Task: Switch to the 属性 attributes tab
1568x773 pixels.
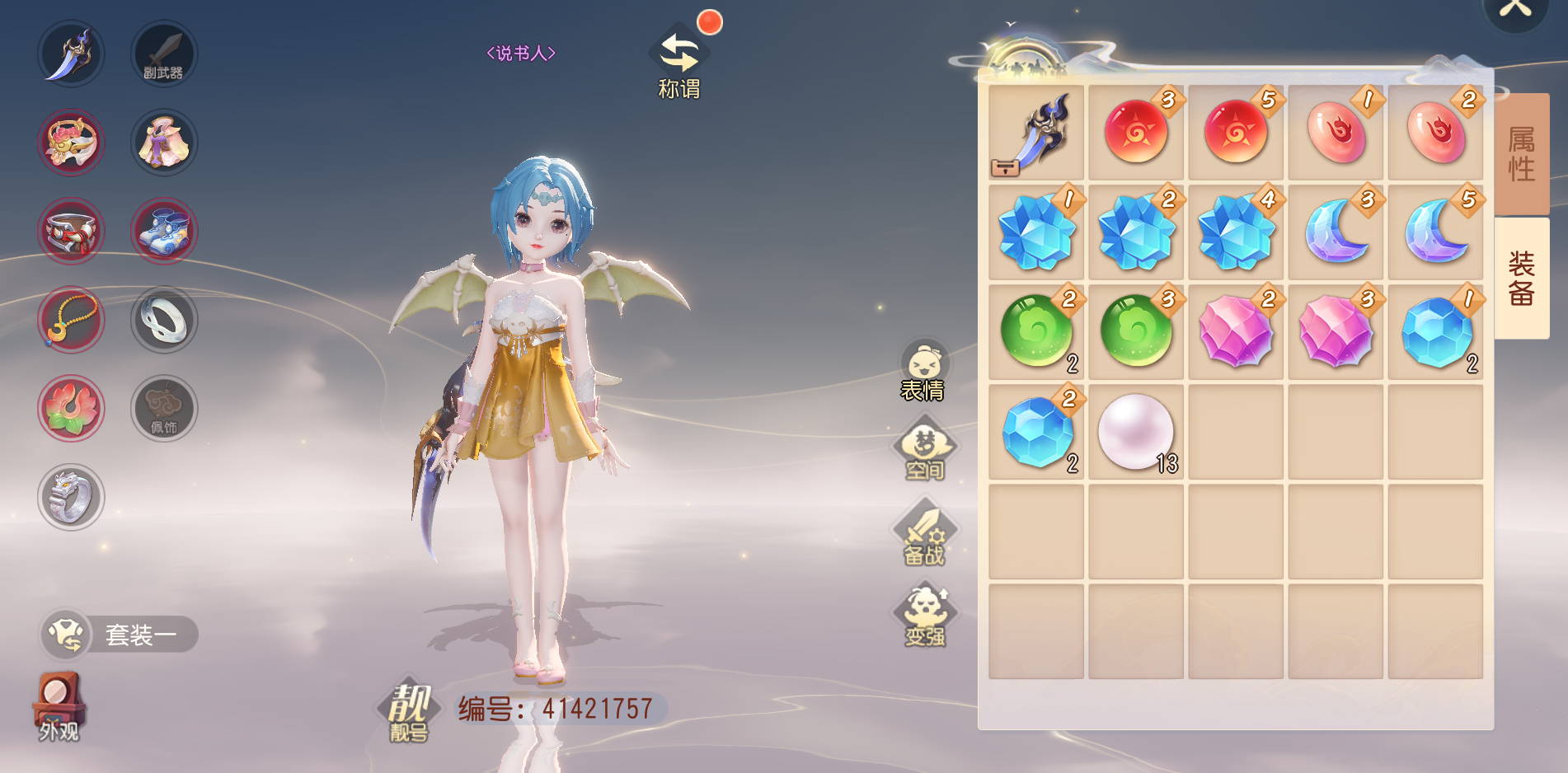Action: (1521, 153)
